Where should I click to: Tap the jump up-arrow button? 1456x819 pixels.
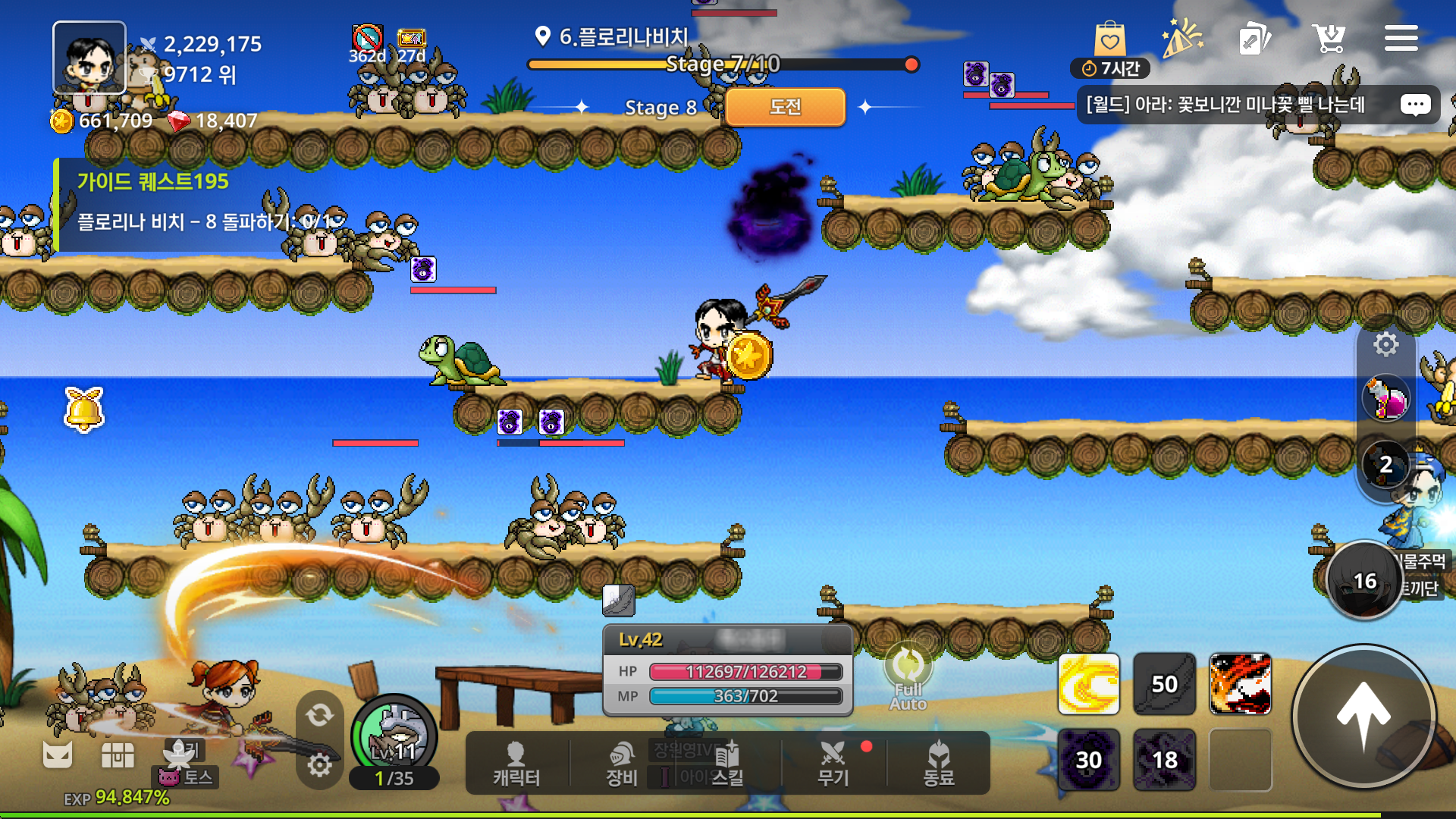1363,716
